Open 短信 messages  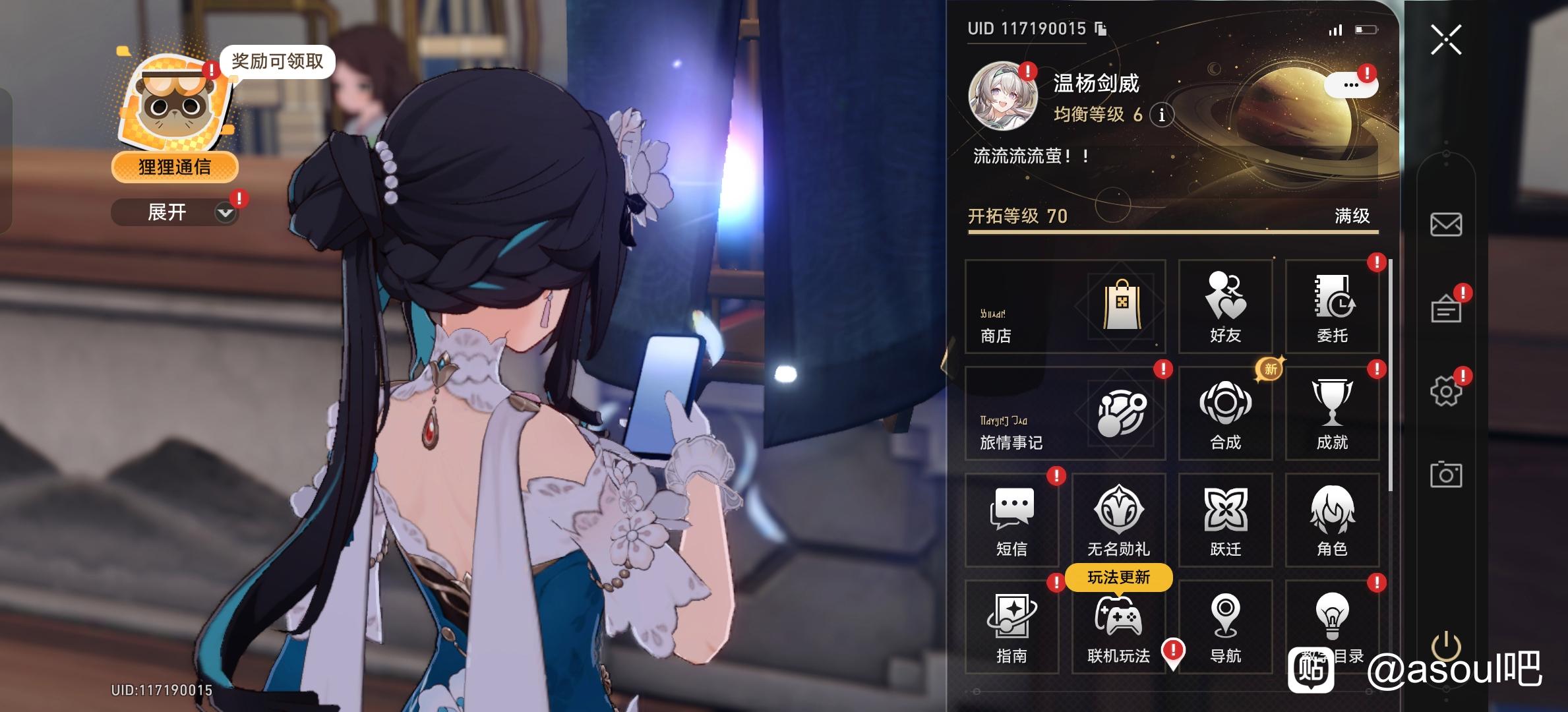pyautogui.click(x=1011, y=520)
